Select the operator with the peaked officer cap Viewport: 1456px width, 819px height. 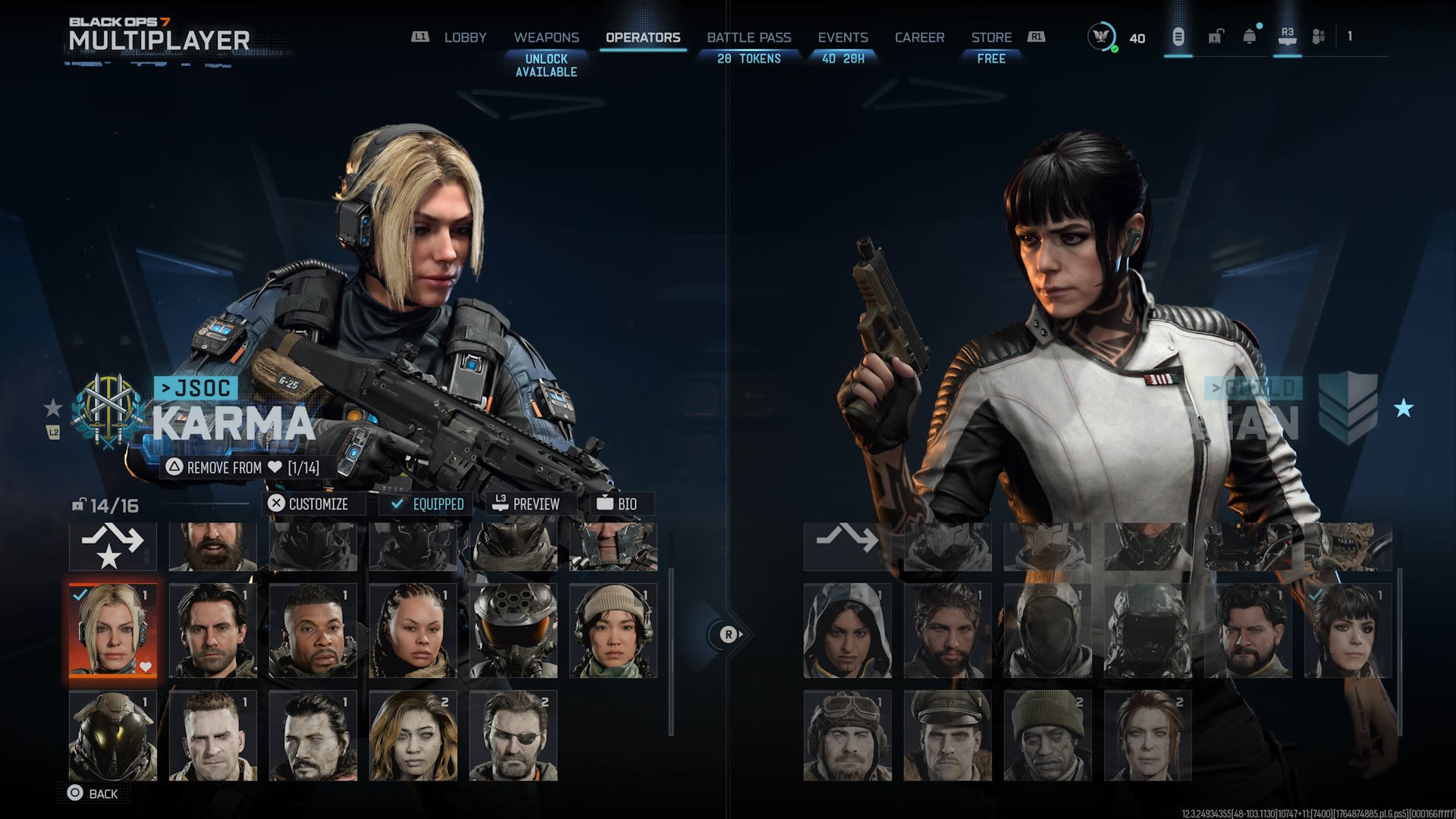[947, 735]
